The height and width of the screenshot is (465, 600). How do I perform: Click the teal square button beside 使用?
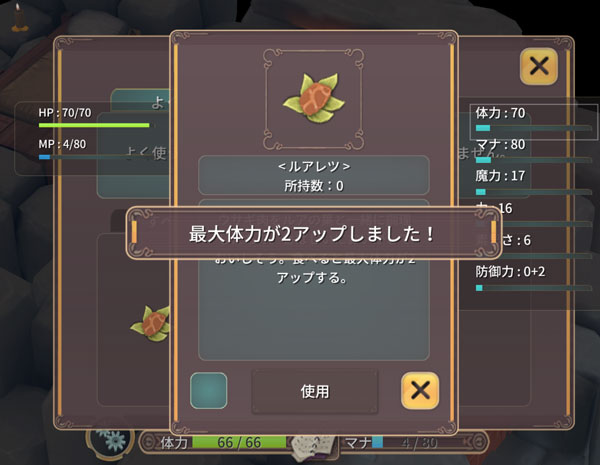(208, 390)
